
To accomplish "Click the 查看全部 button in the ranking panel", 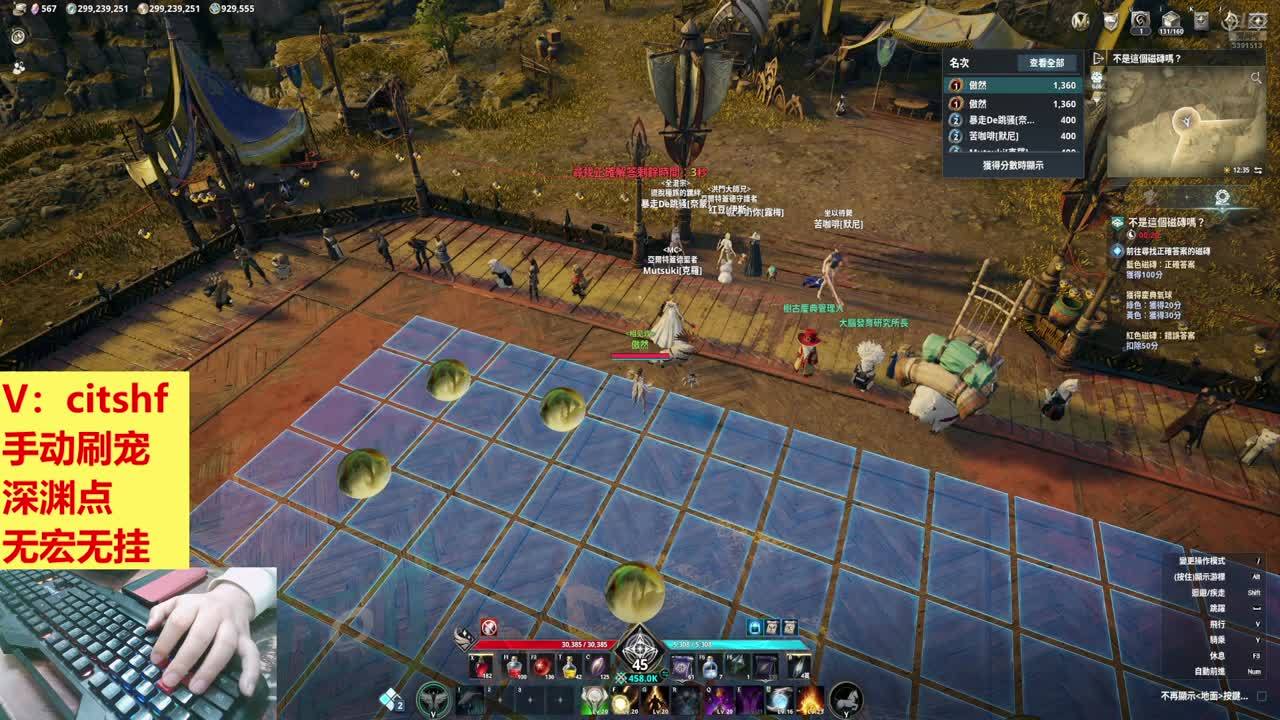I will tap(1046, 63).
